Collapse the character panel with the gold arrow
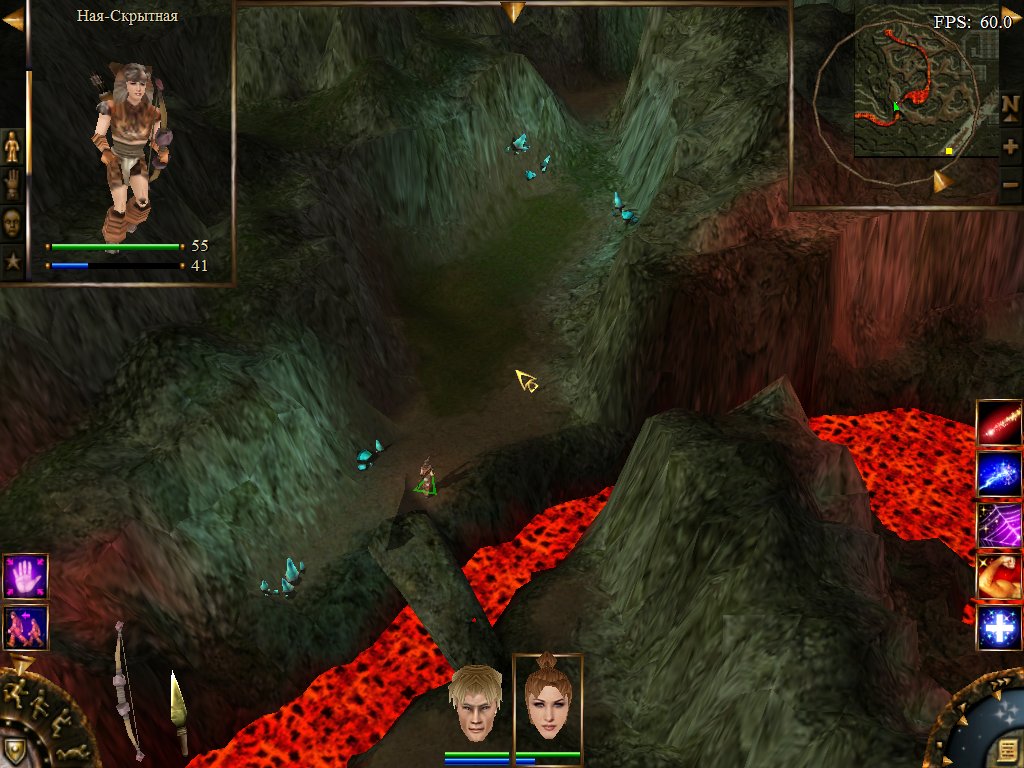1024x768 pixels. pos(13,19)
